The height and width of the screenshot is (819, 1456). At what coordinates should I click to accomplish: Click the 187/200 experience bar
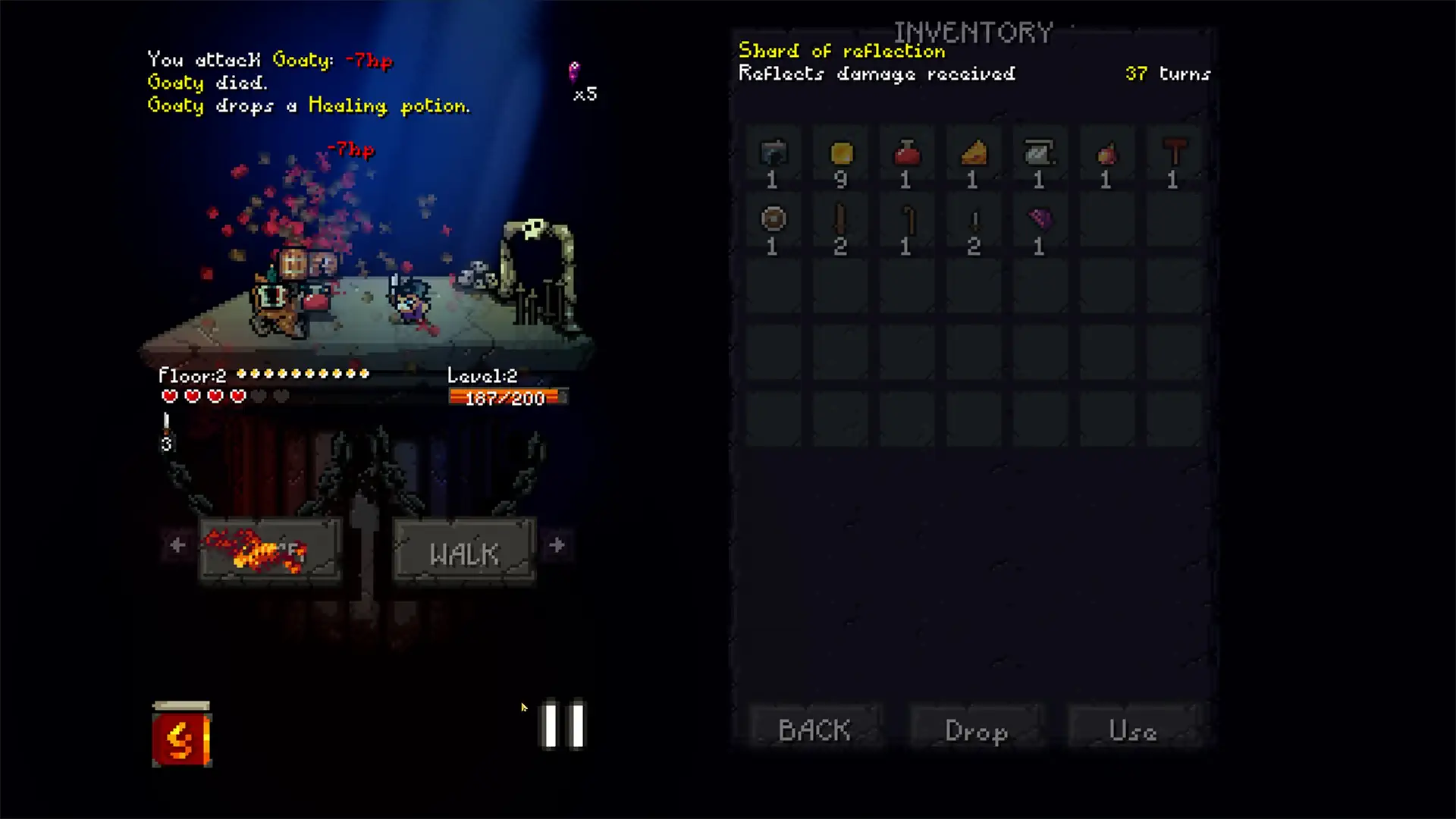click(506, 397)
